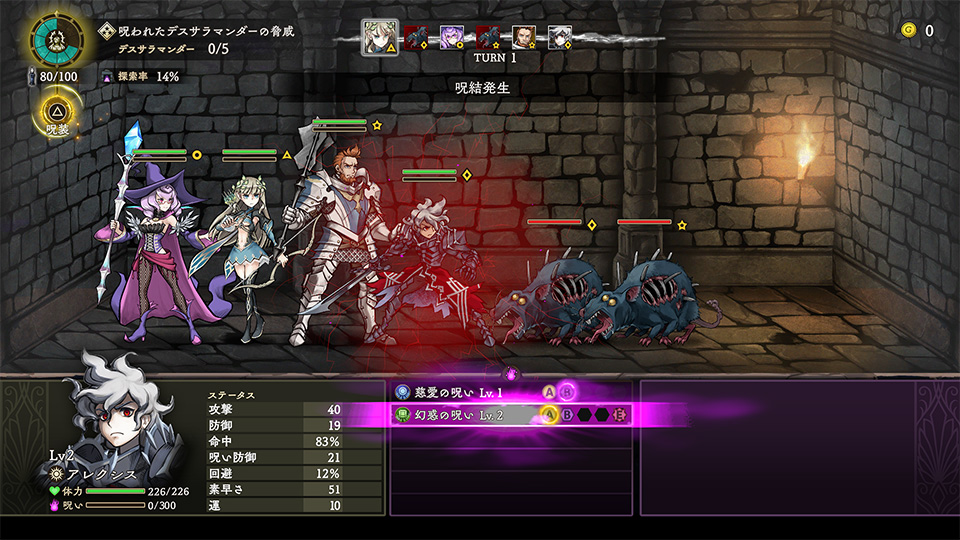Select the white-haired Alexis turn order portrait
960x540 pixels.
560,38
